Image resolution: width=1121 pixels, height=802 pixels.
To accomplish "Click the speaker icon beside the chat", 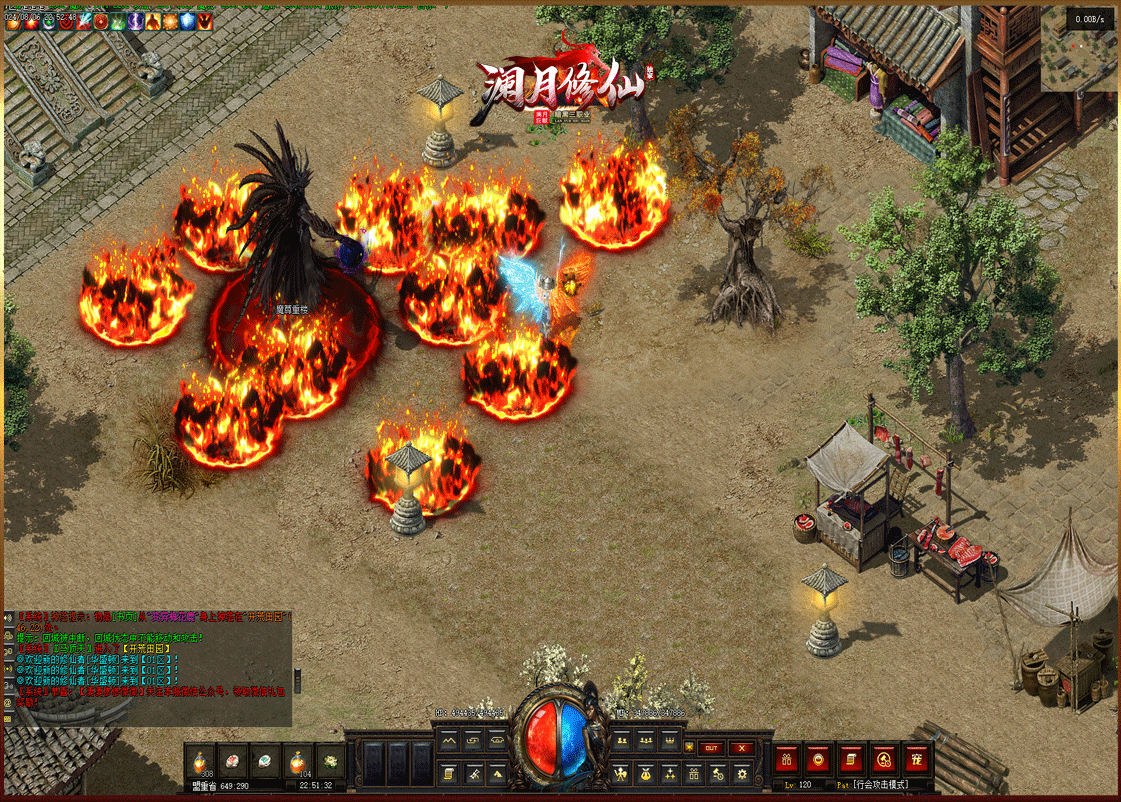I will [8, 617].
